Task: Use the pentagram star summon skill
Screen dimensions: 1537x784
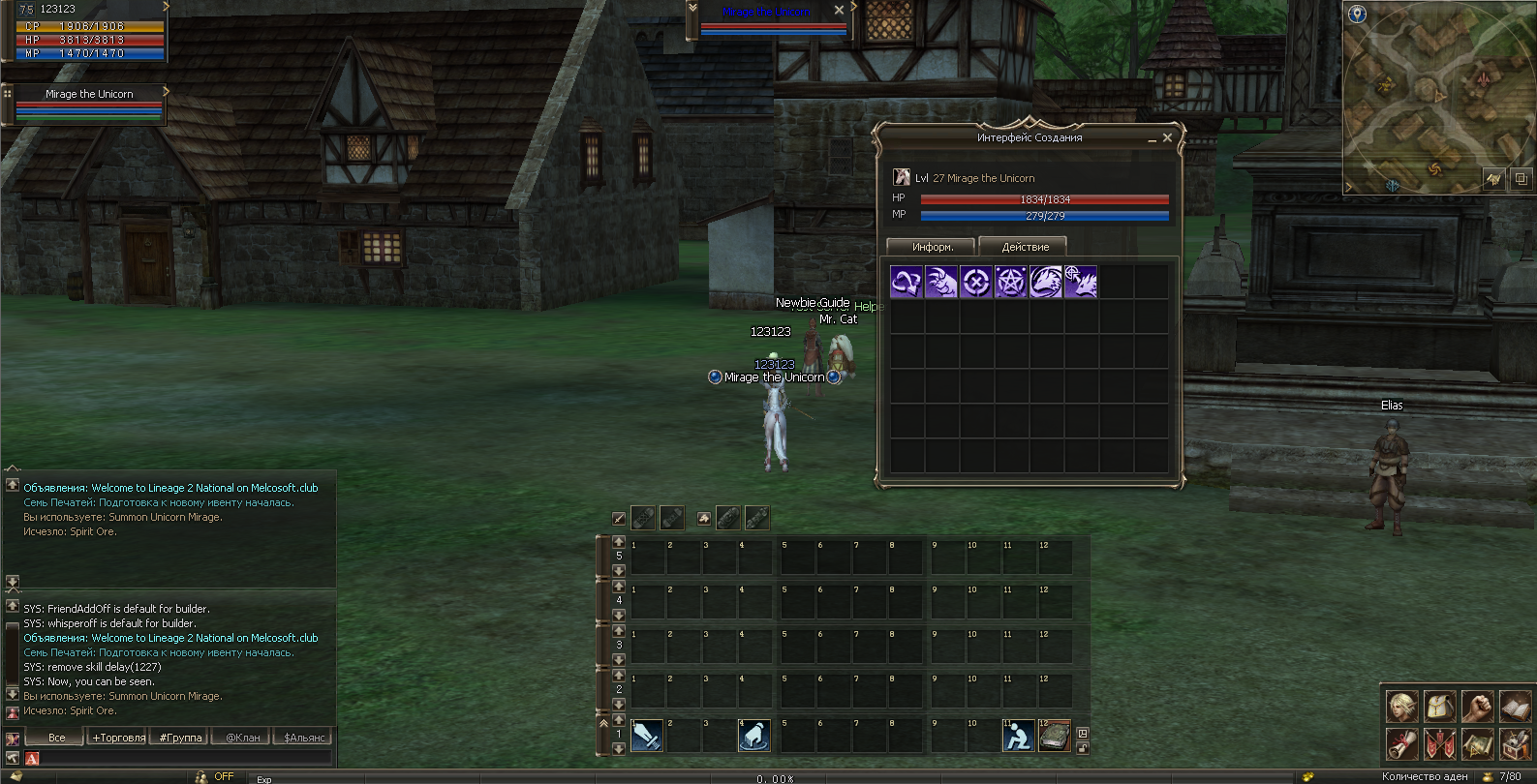Action: point(1010,282)
